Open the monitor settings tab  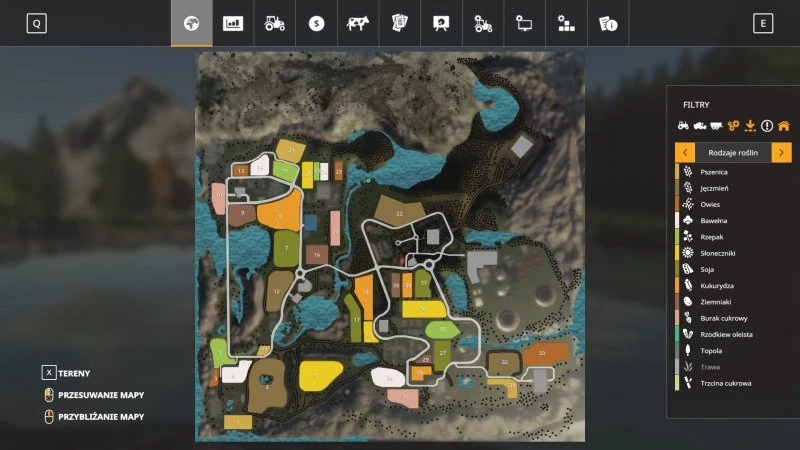524,24
